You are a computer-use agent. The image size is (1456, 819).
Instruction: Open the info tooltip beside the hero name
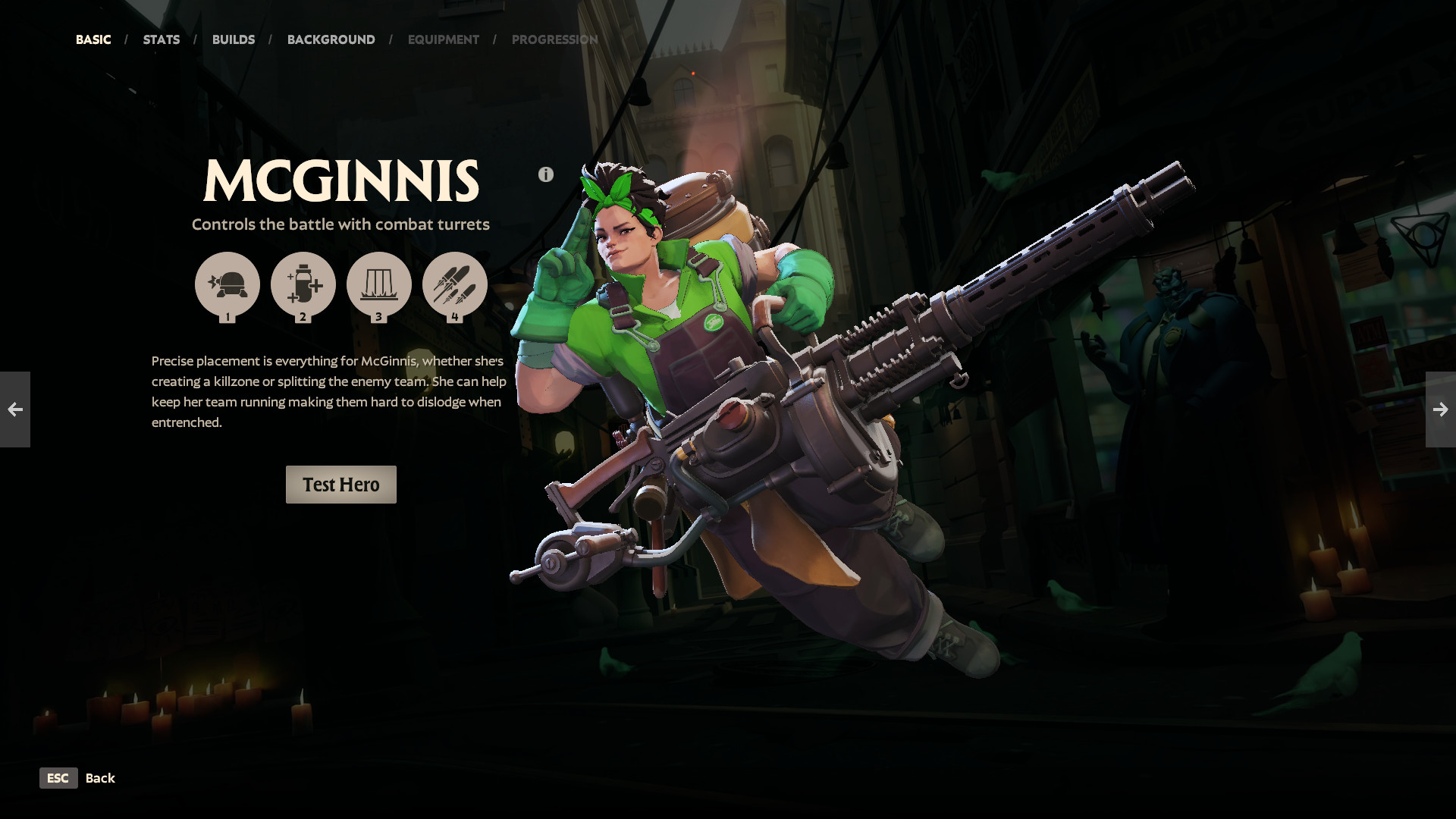545,174
